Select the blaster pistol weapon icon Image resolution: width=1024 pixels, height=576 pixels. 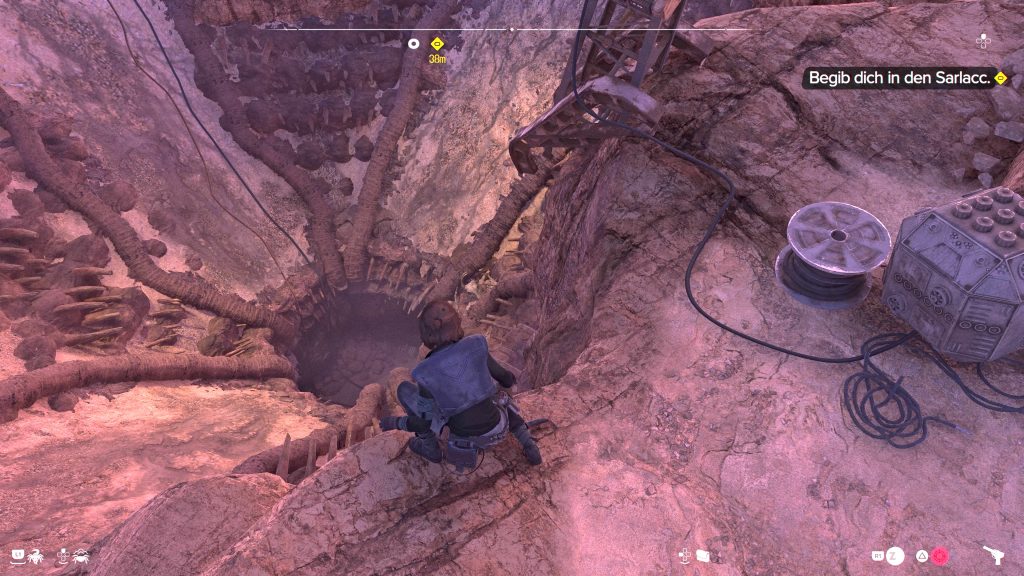click(994, 556)
